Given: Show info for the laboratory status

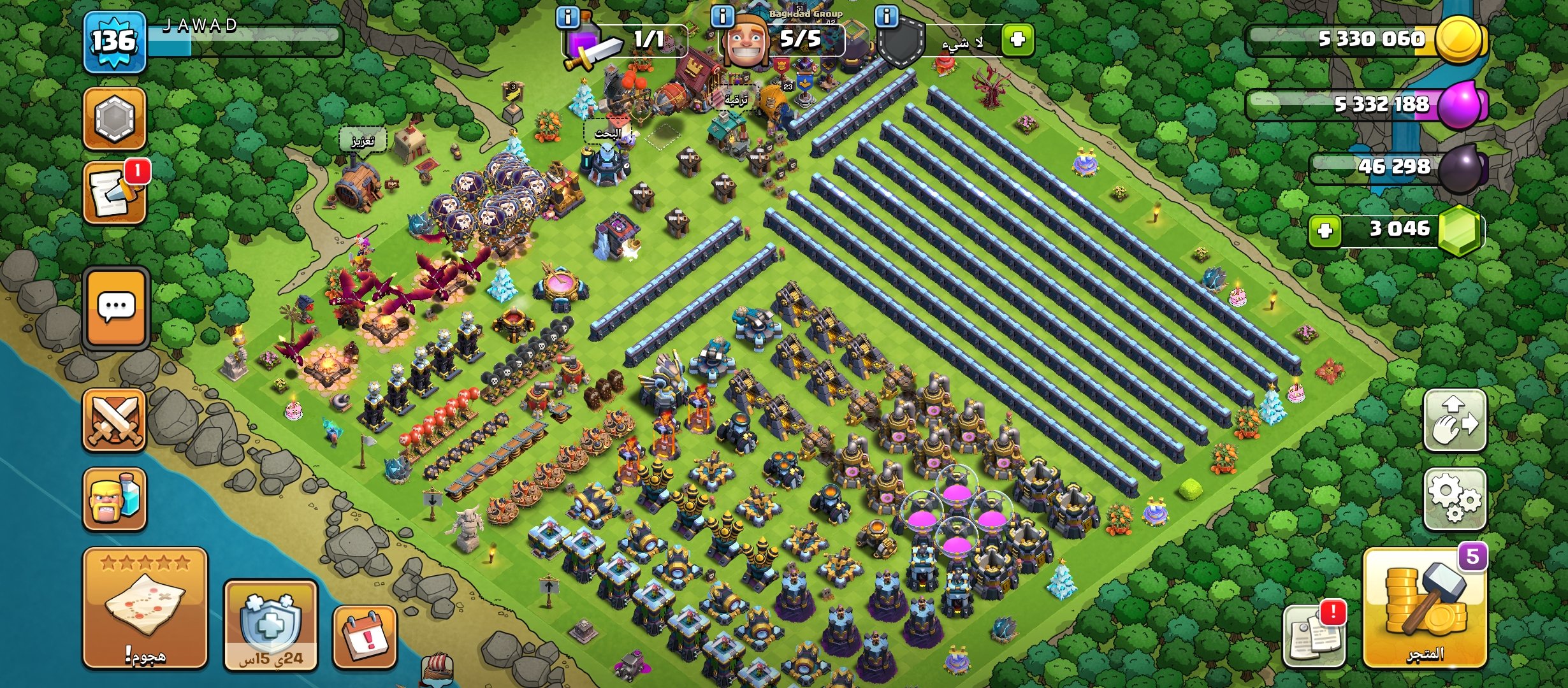Looking at the screenshot, I should [567, 17].
